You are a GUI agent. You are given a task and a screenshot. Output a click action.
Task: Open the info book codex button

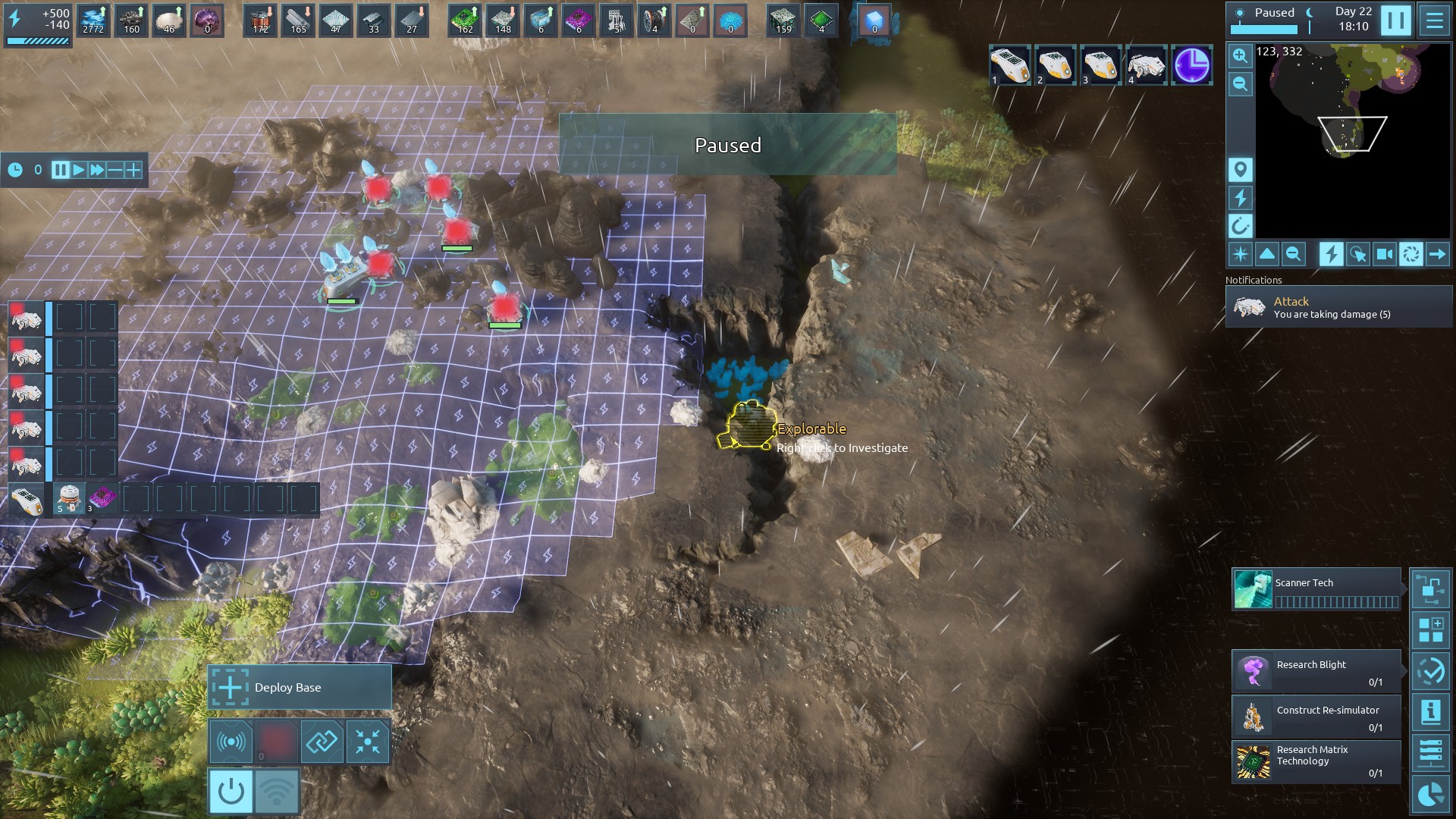coord(1430,712)
